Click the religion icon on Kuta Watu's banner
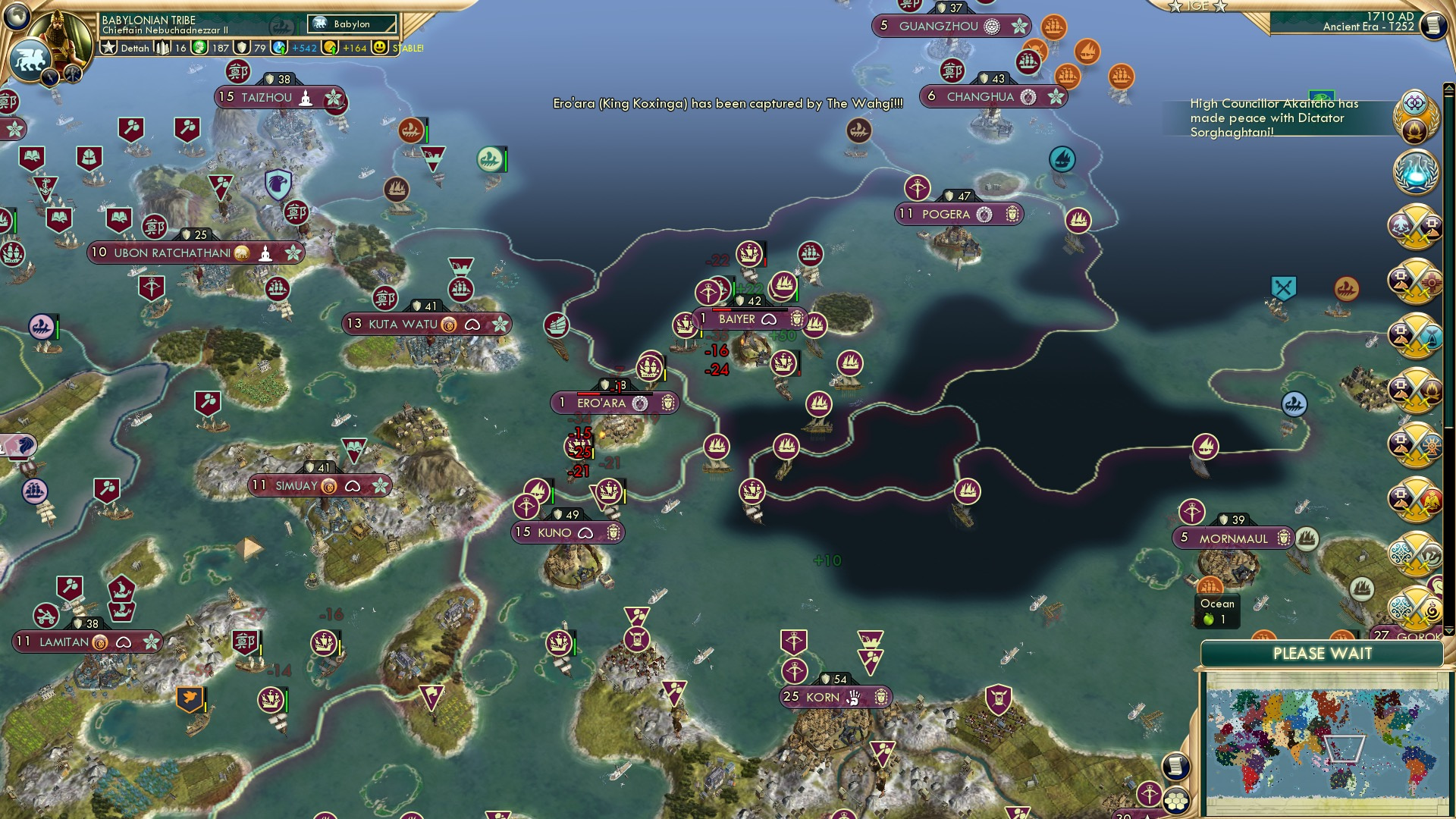The image size is (1456, 819). [x=447, y=324]
